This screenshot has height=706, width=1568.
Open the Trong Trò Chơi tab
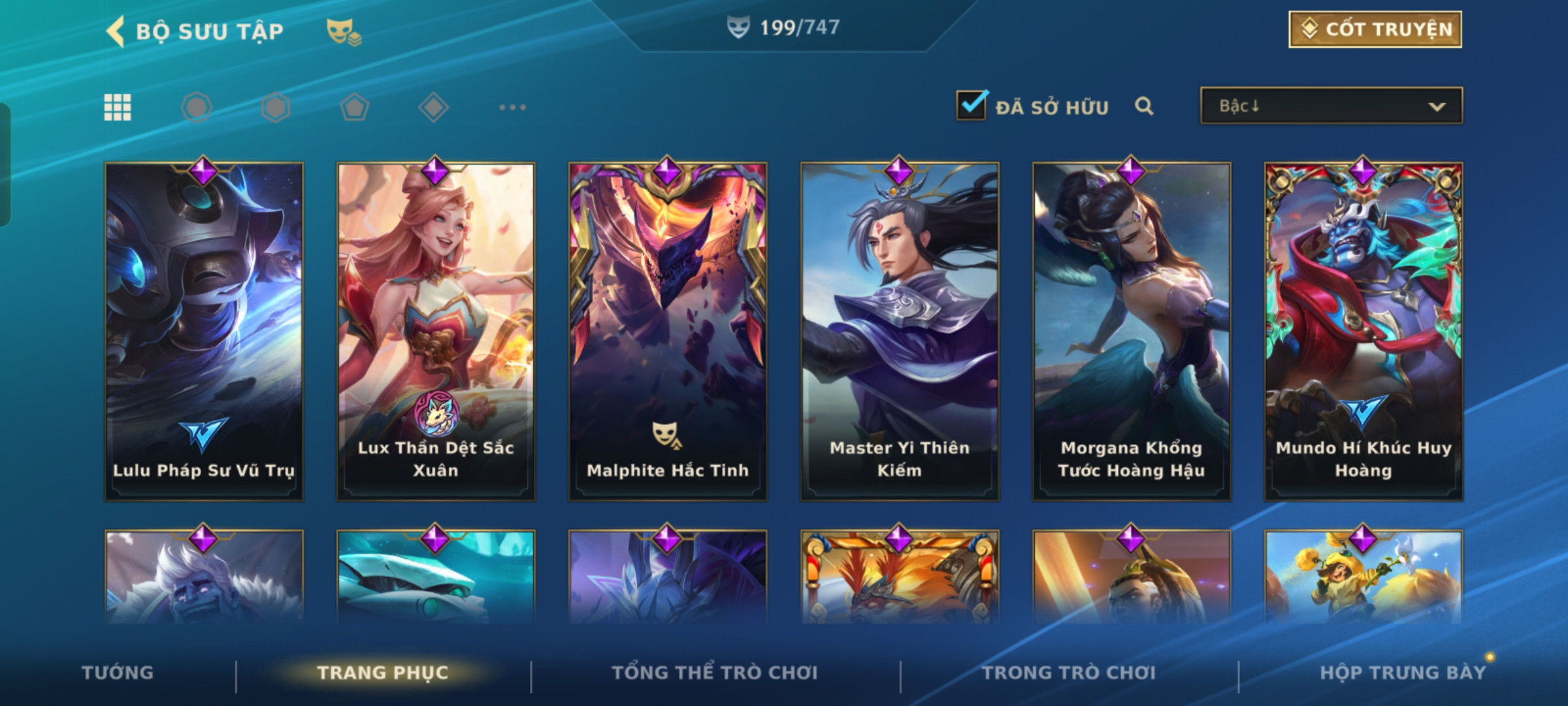[1069, 673]
